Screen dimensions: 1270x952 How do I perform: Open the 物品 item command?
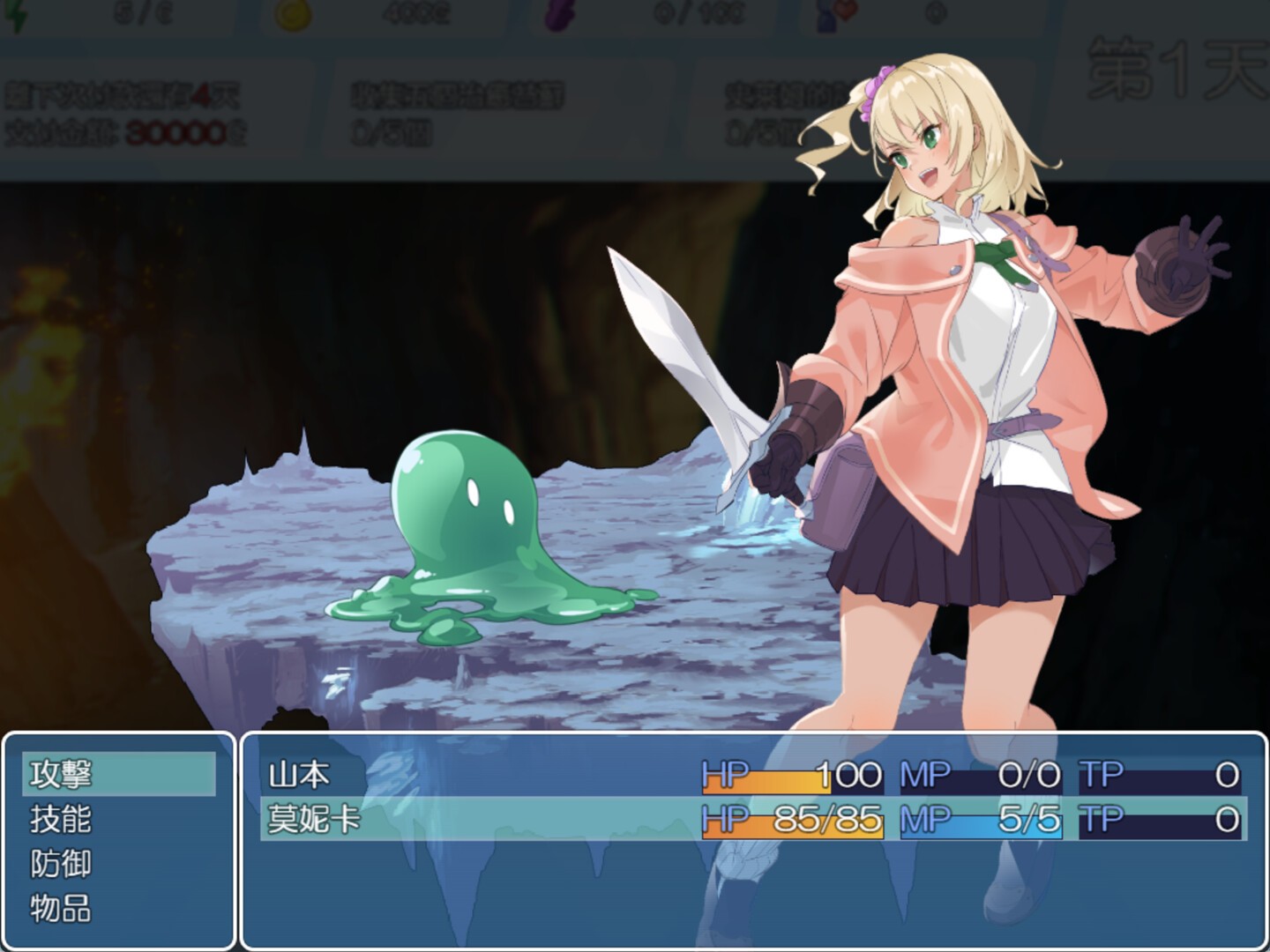[x=118, y=909]
